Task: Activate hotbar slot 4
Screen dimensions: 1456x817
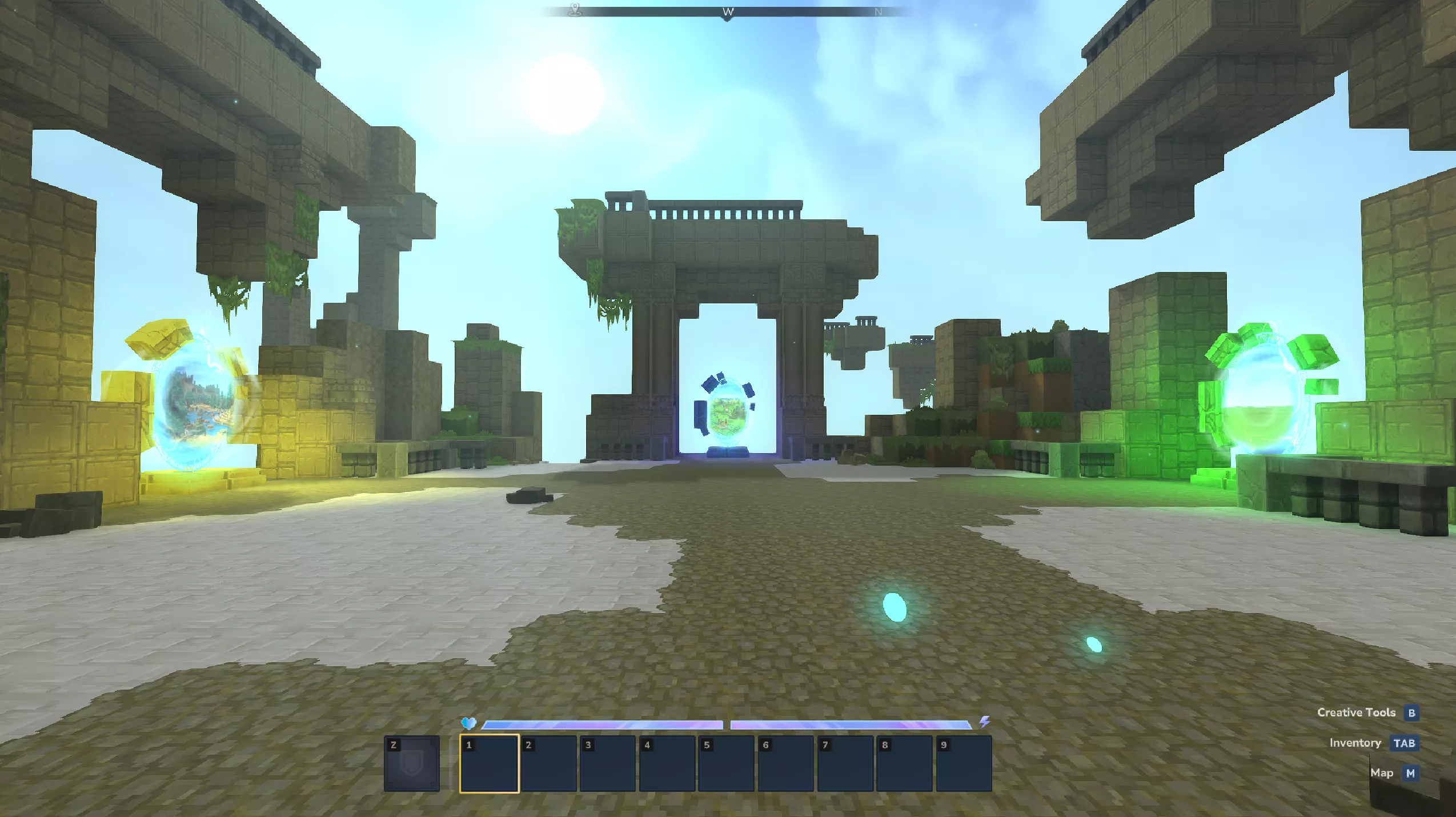Action: (x=667, y=764)
